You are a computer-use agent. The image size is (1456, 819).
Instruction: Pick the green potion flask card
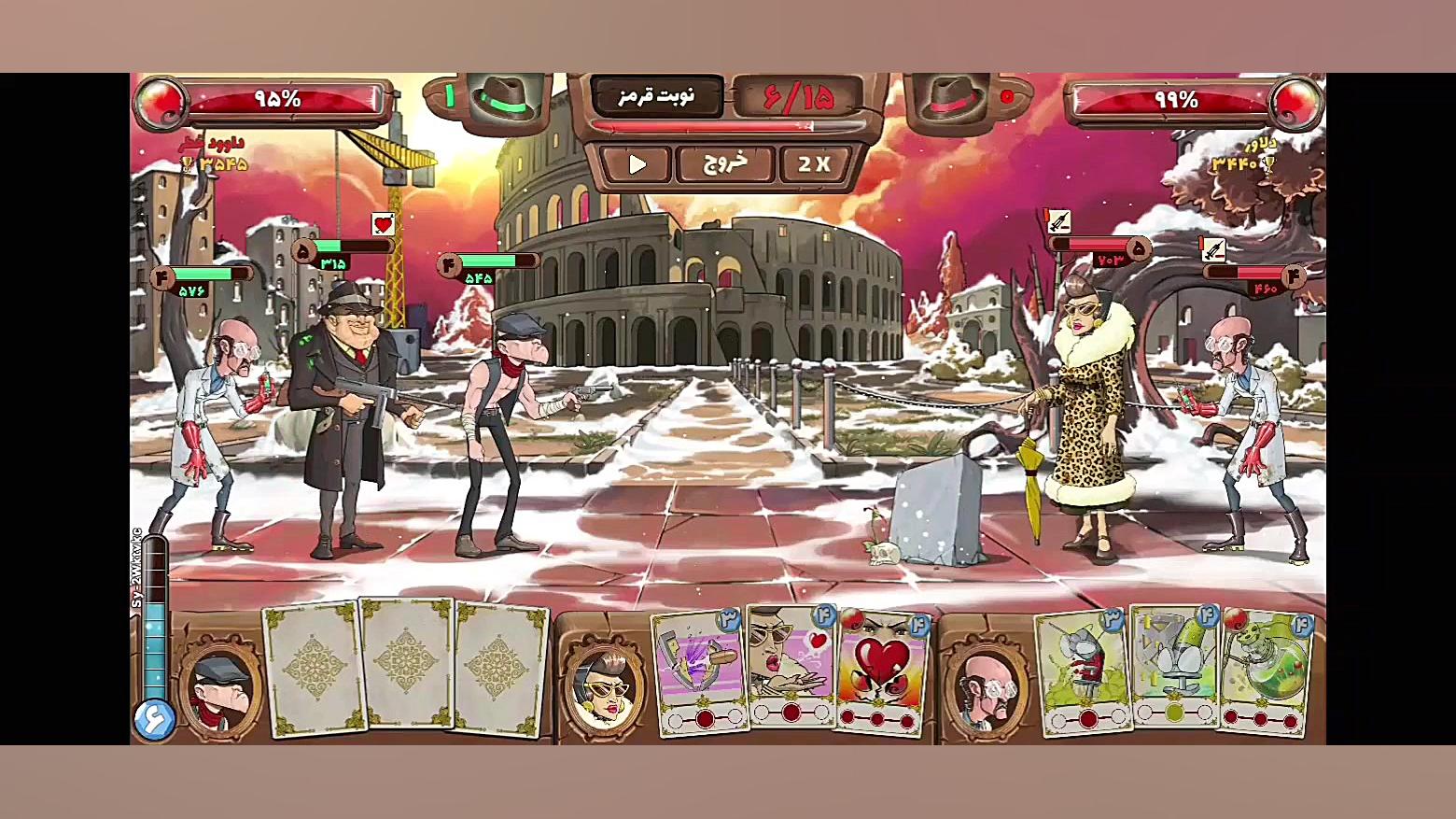[1264, 671]
